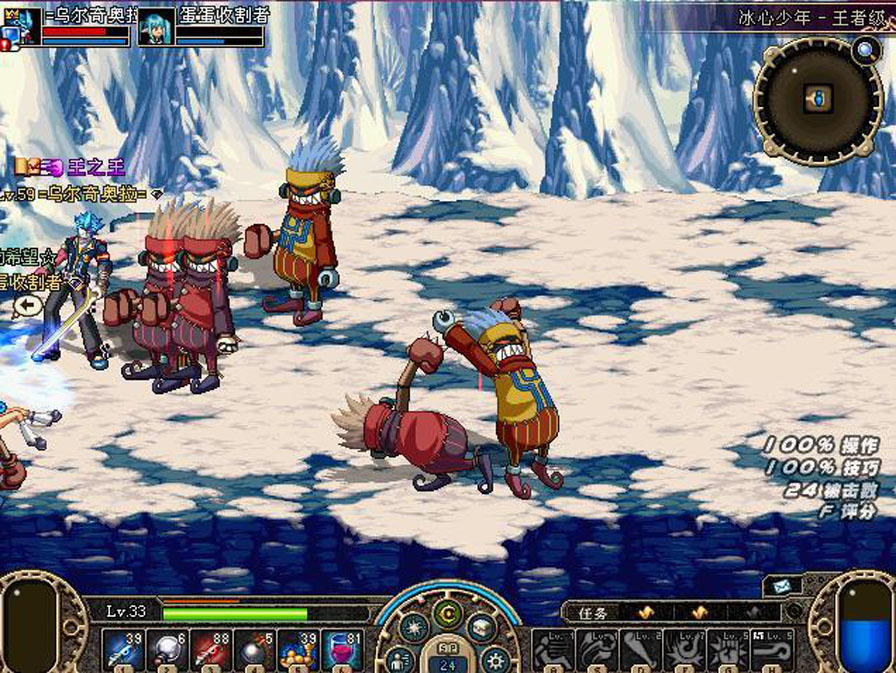Select the party member 蛋蛋收割者 portrait
896x673 pixels.
click(x=156, y=27)
